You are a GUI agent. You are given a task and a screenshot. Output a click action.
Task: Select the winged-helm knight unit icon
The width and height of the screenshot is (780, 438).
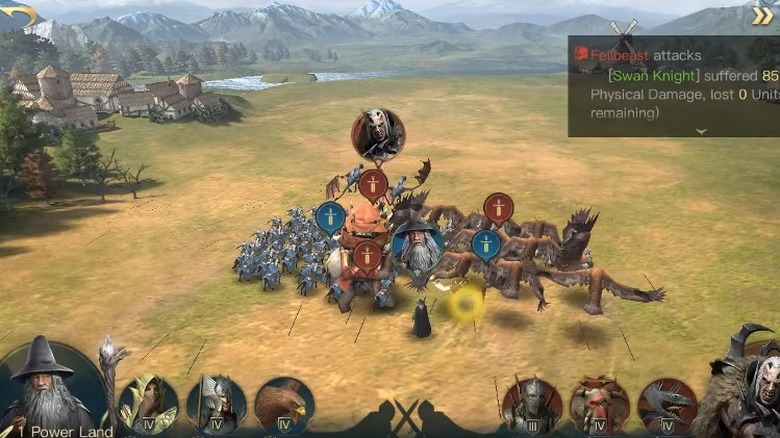point(216,403)
